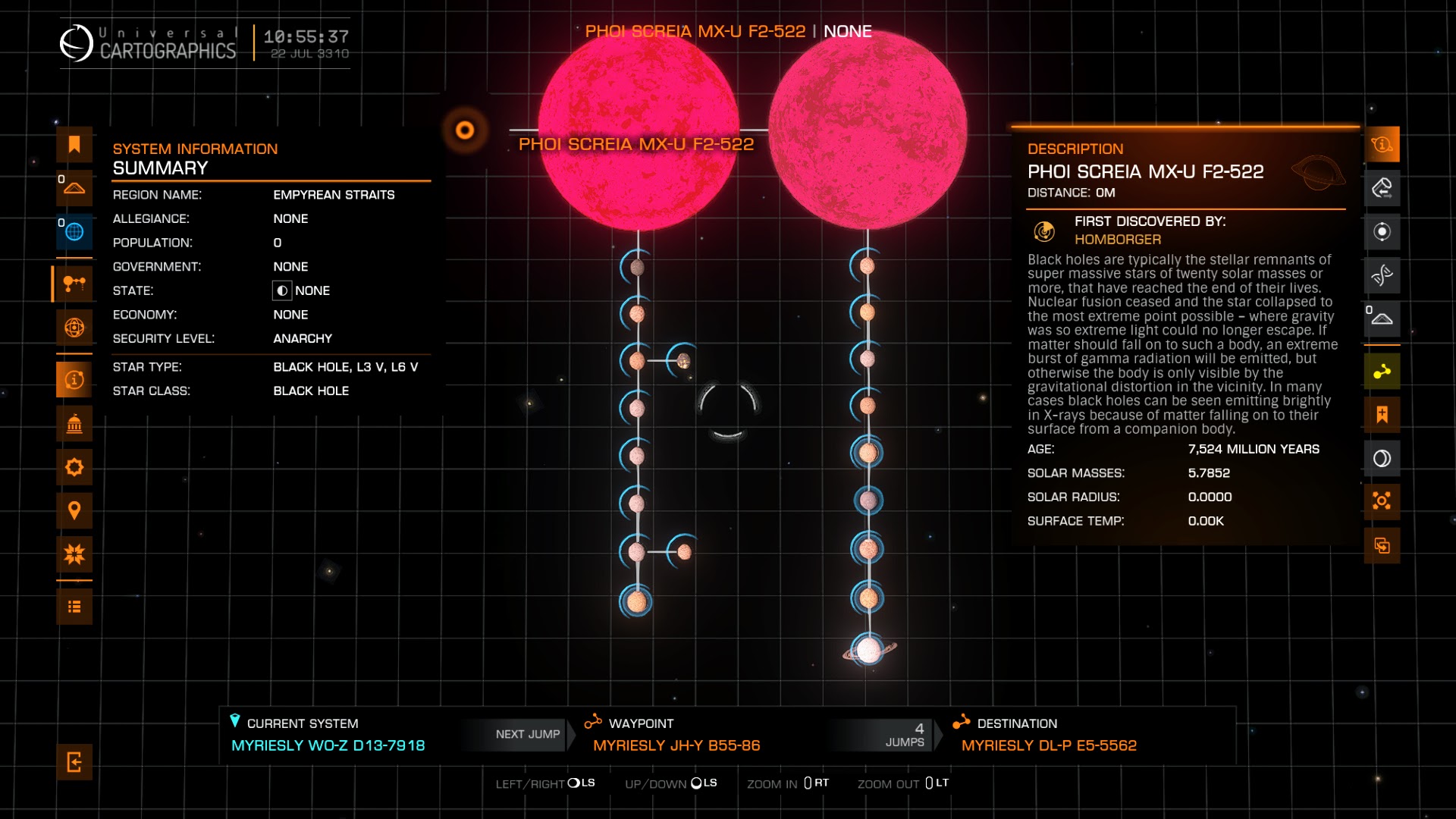This screenshot has height=819, width=1456.
Task: Select the ringed planet at bottom of map
Action: pos(868,650)
